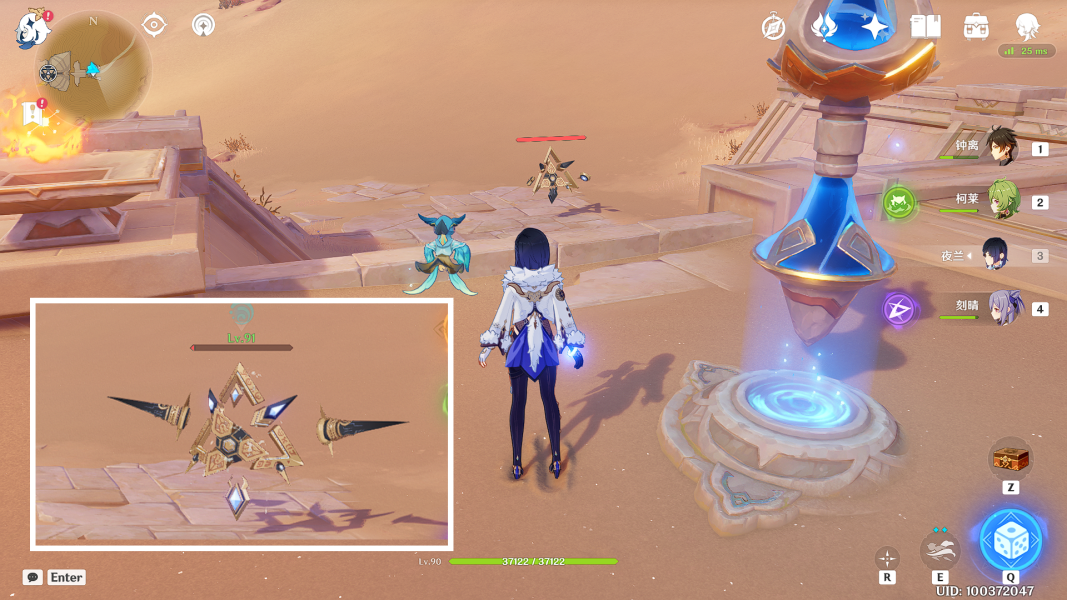Screen dimensions: 1067x600
Task: Open the chat speech bubble
Action: [33, 577]
